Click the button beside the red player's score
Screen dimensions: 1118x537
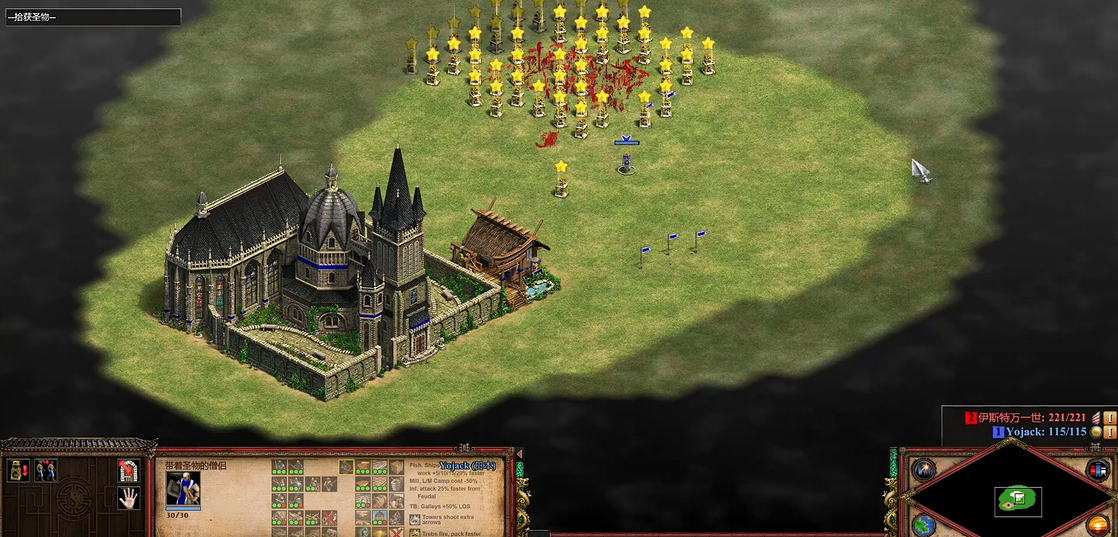(x=1110, y=417)
